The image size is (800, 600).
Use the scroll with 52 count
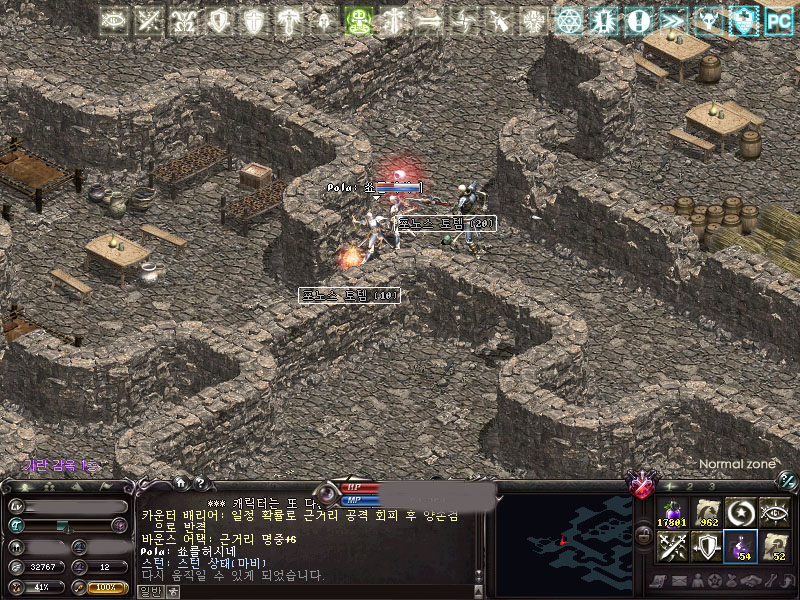point(774,546)
